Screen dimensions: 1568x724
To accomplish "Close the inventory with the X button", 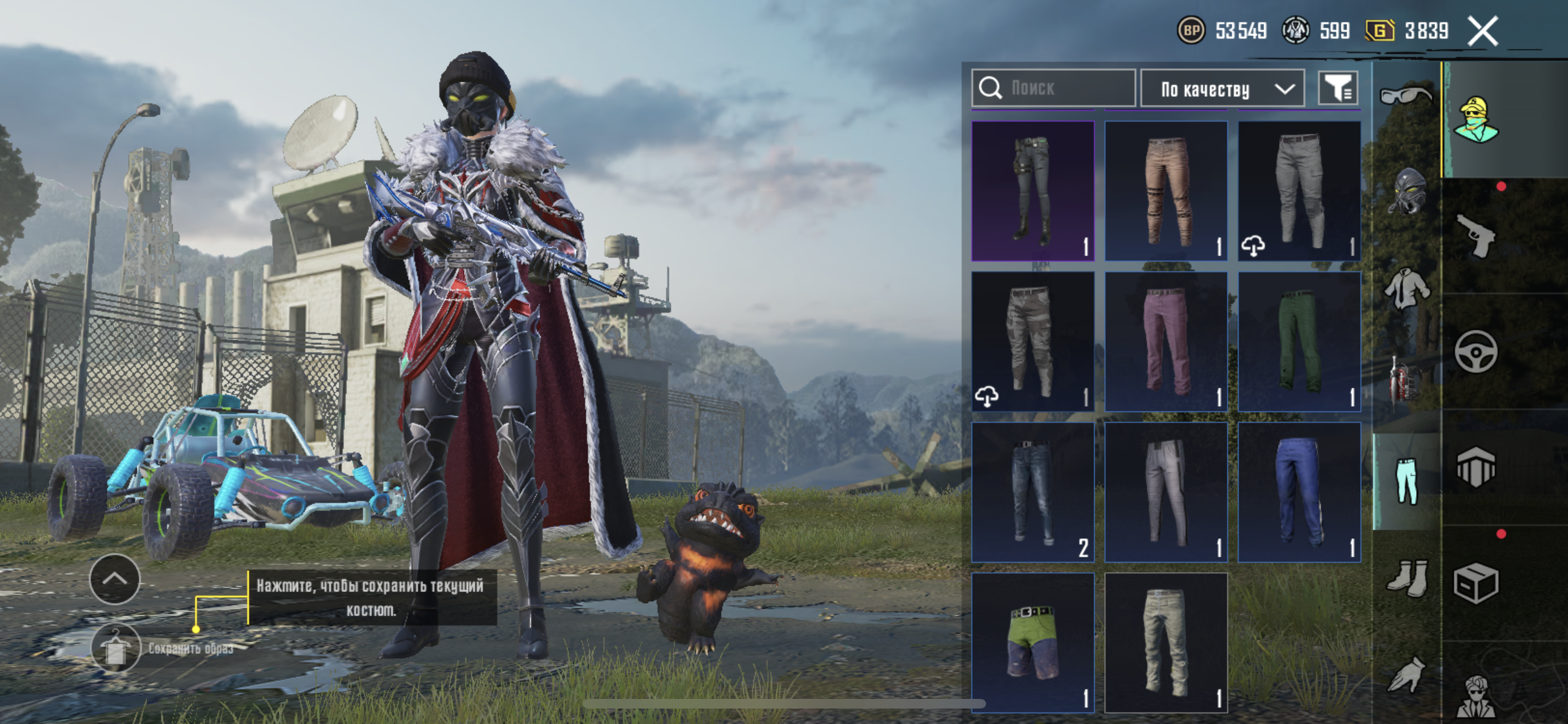I will (1483, 31).
